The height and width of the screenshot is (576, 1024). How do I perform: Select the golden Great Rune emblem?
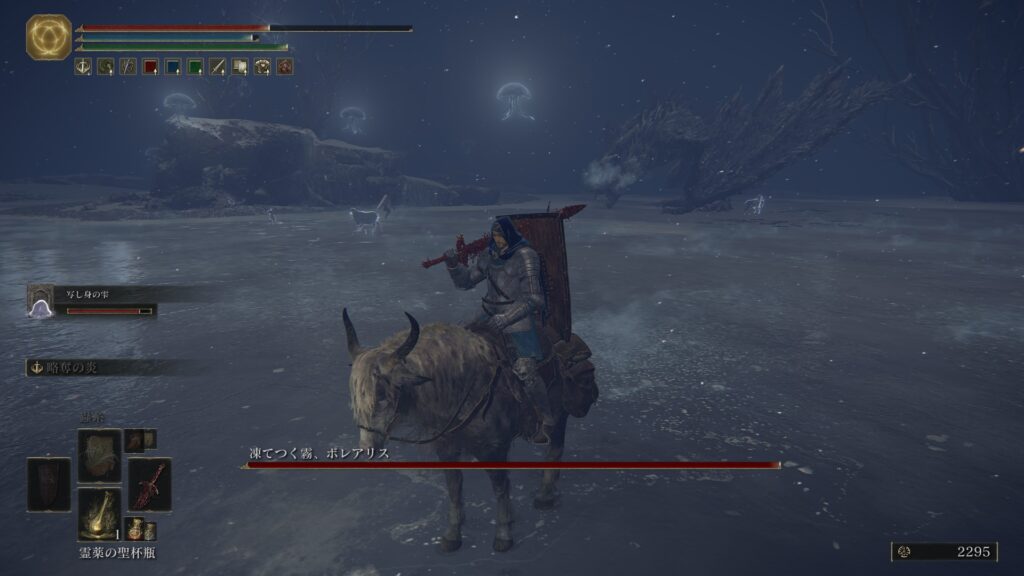point(48,37)
